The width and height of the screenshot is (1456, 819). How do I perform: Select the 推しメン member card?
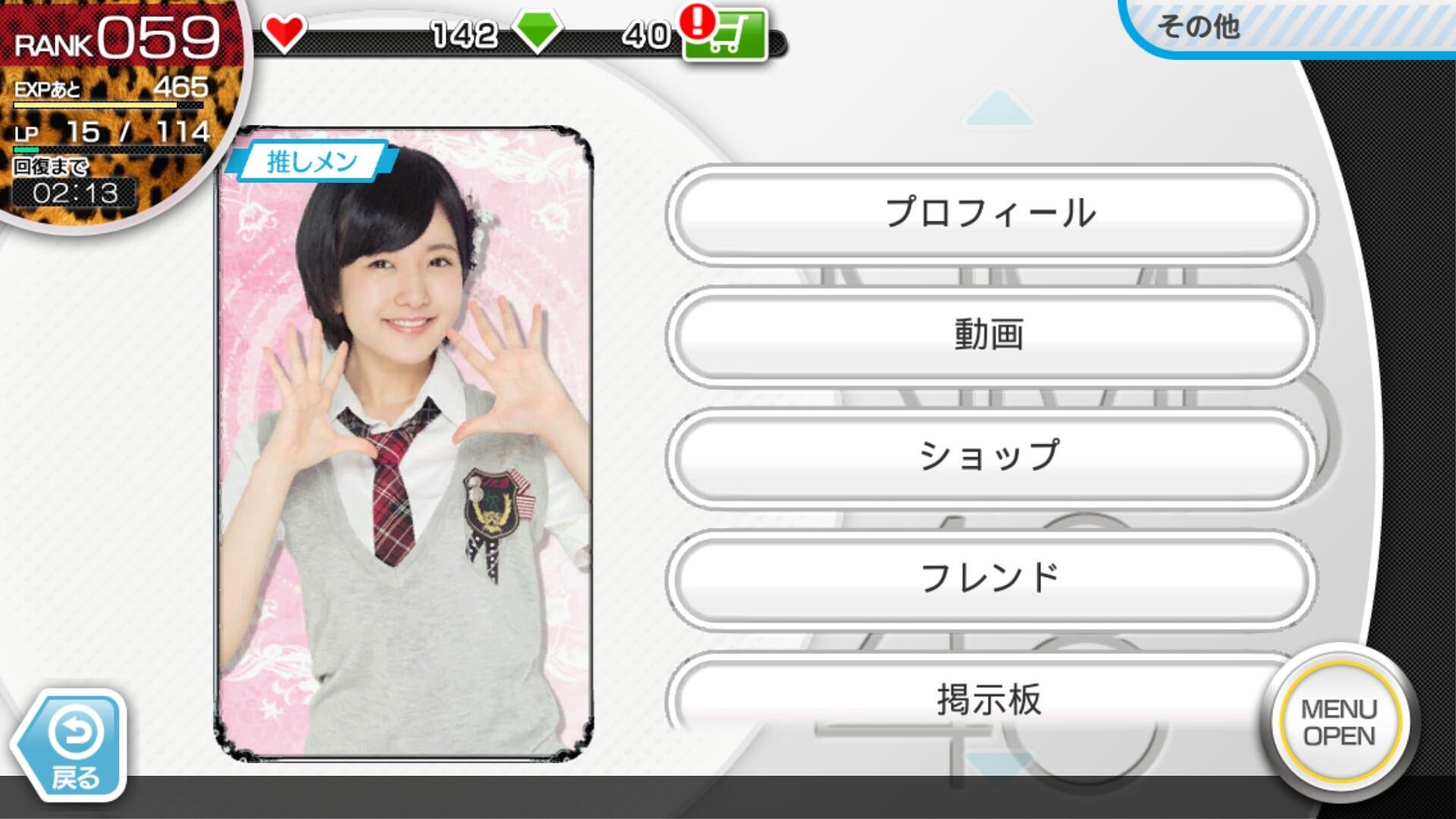click(x=403, y=444)
